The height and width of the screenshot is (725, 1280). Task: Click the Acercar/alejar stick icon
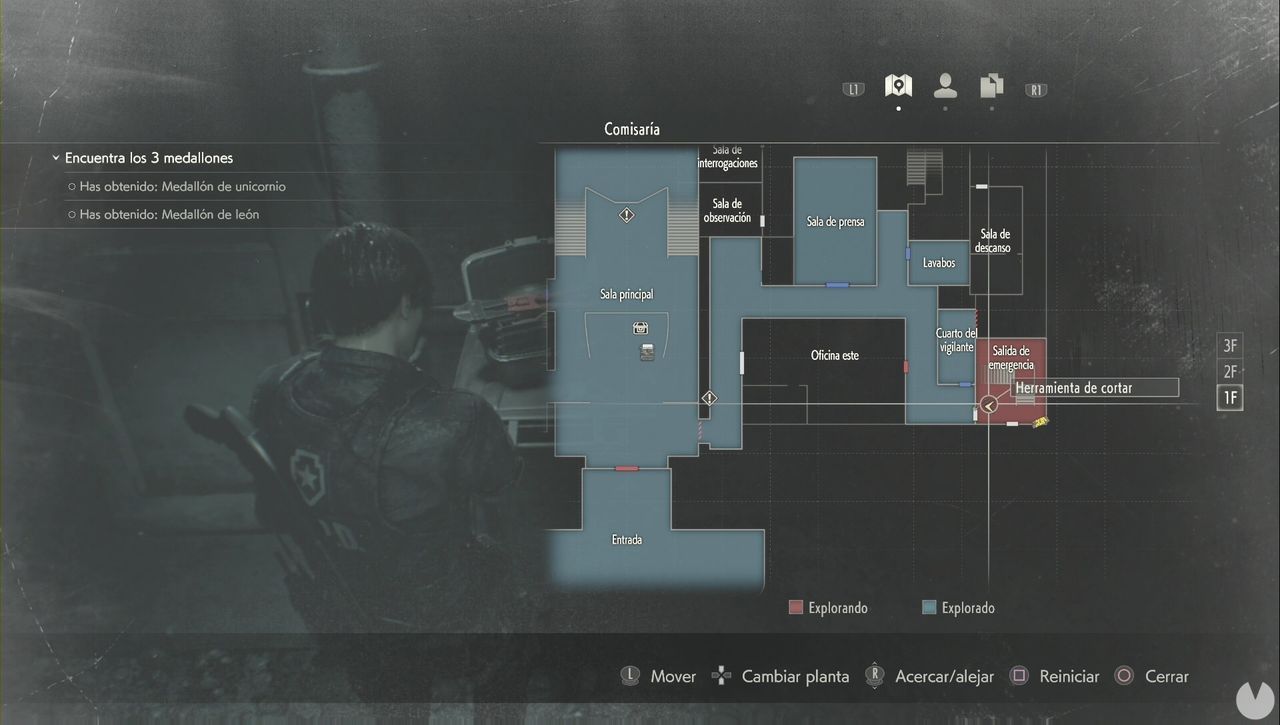tap(874, 675)
